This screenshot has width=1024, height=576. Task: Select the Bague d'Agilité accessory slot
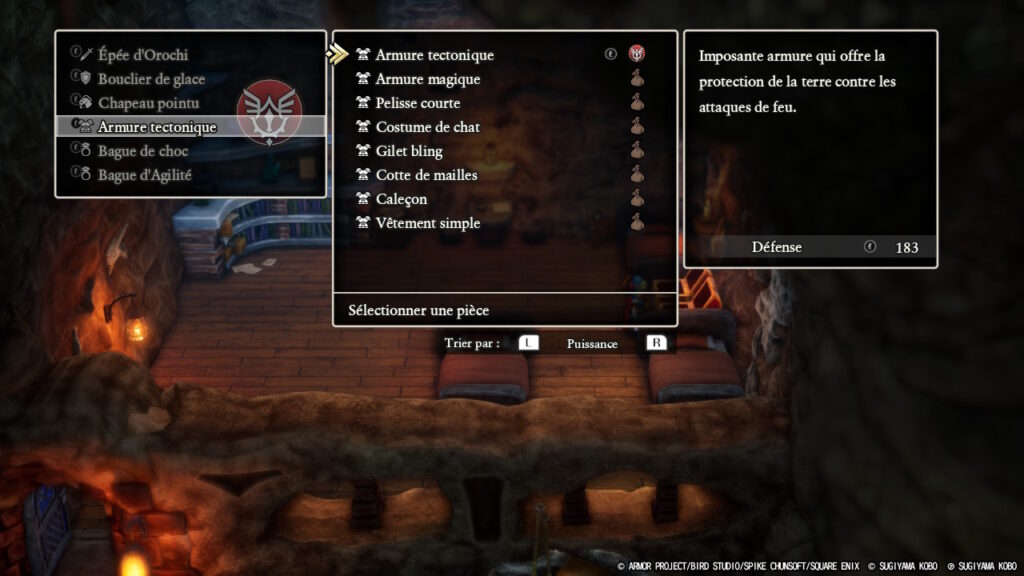click(x=144, y=175)
